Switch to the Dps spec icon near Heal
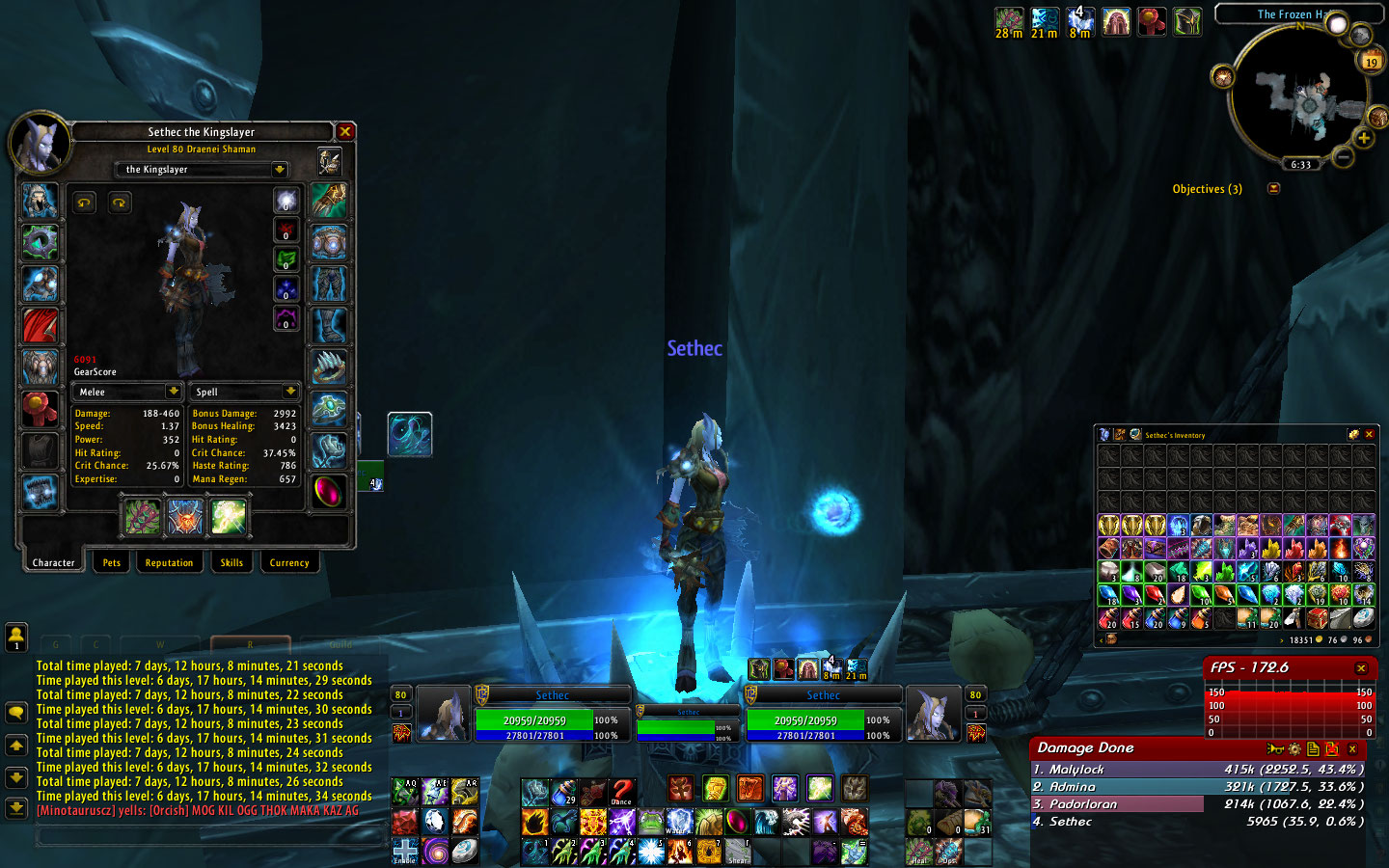 point(947,852)
